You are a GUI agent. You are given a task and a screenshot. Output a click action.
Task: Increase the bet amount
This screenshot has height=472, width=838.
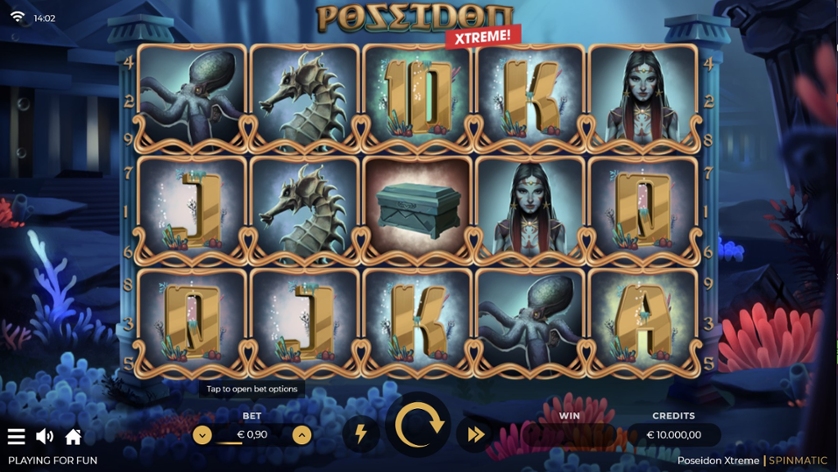pyautogui.click(x=301, y=435)
